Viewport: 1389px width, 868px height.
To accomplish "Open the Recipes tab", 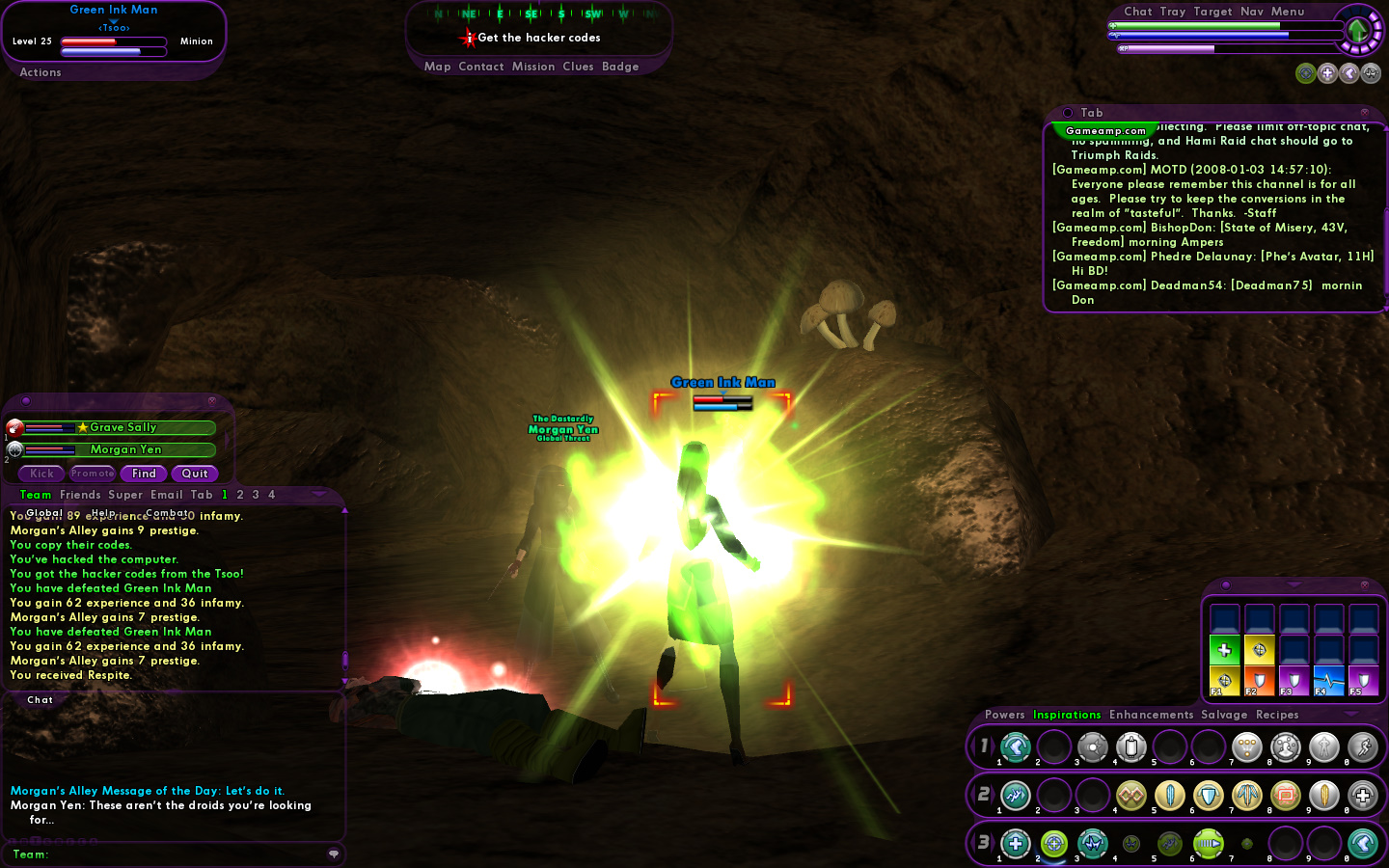I will click(1277, 715).
